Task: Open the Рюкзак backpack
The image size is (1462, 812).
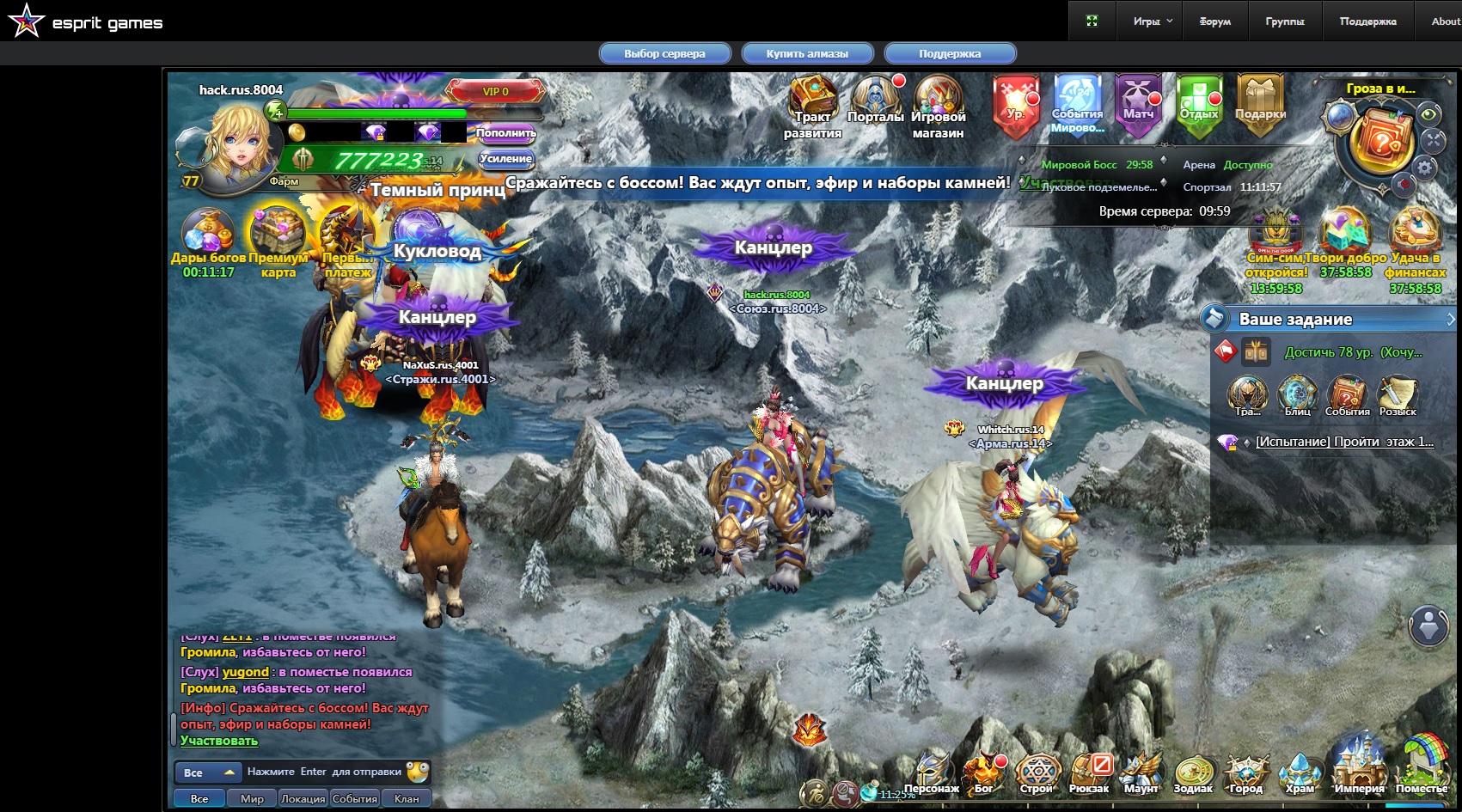Action: click(1089, 772)
